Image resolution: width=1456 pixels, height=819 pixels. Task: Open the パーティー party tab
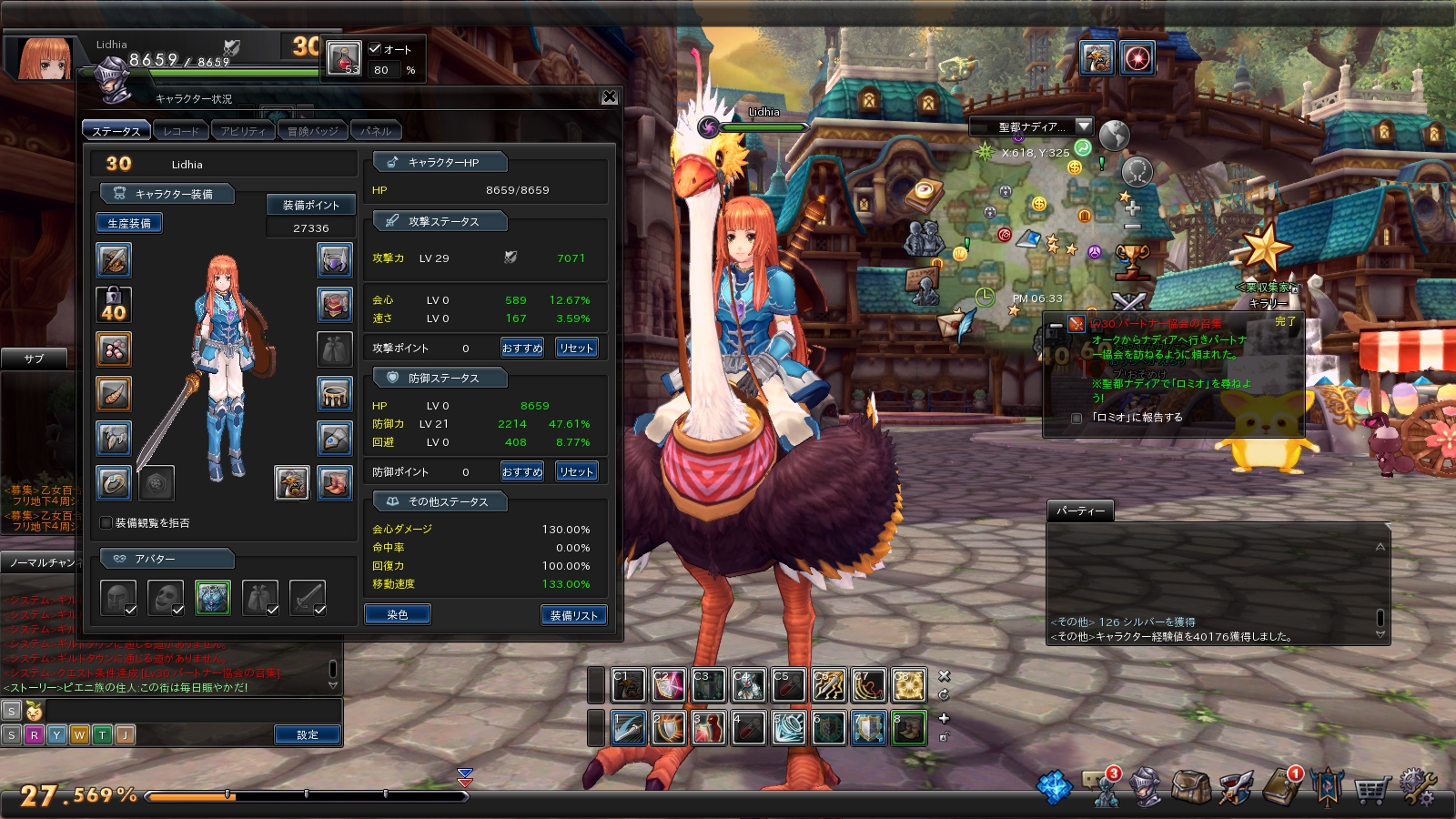pyautogui.click(x=1080, y=511)
